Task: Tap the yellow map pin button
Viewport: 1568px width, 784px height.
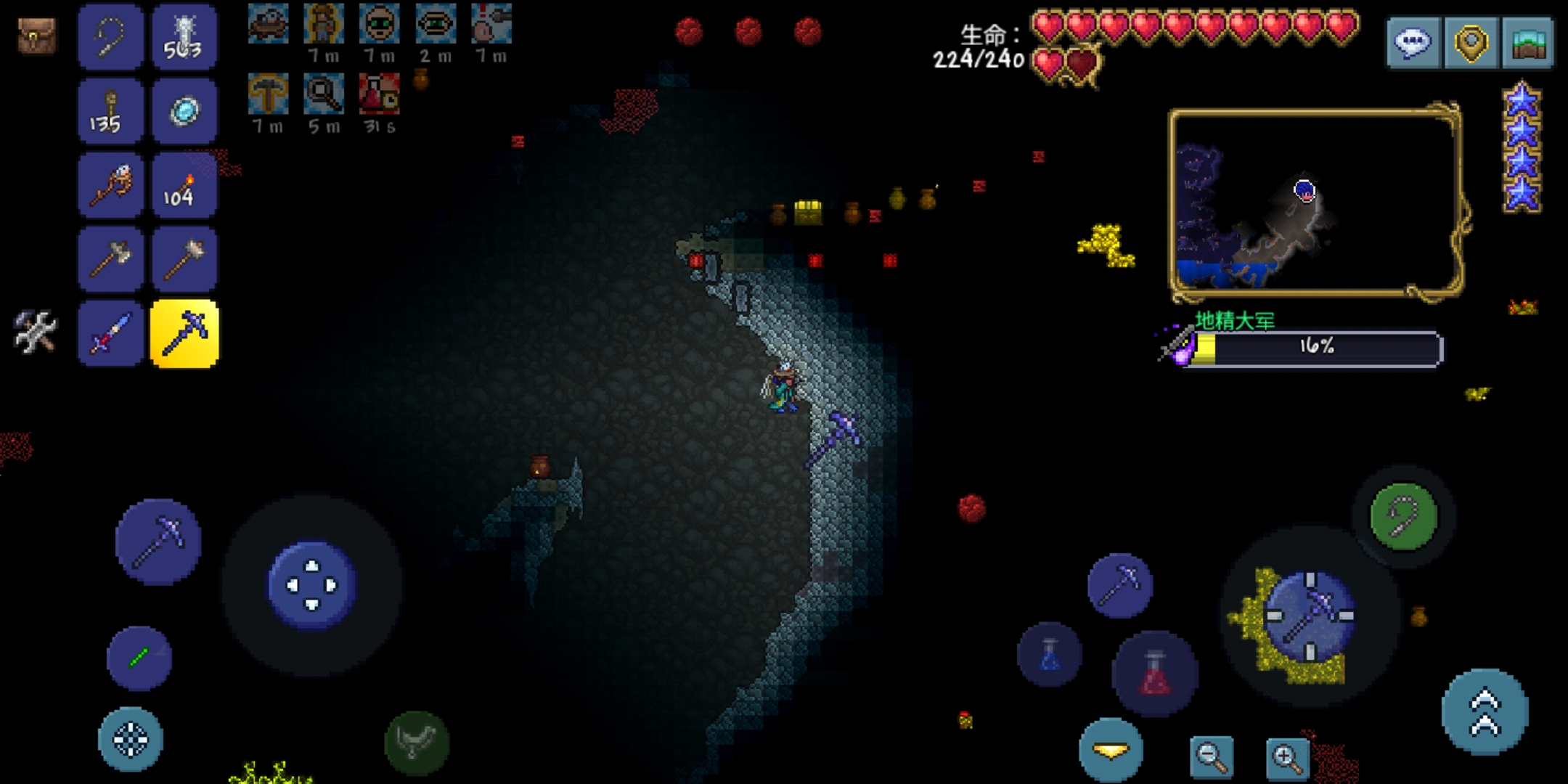Action: click(1471, 44)
